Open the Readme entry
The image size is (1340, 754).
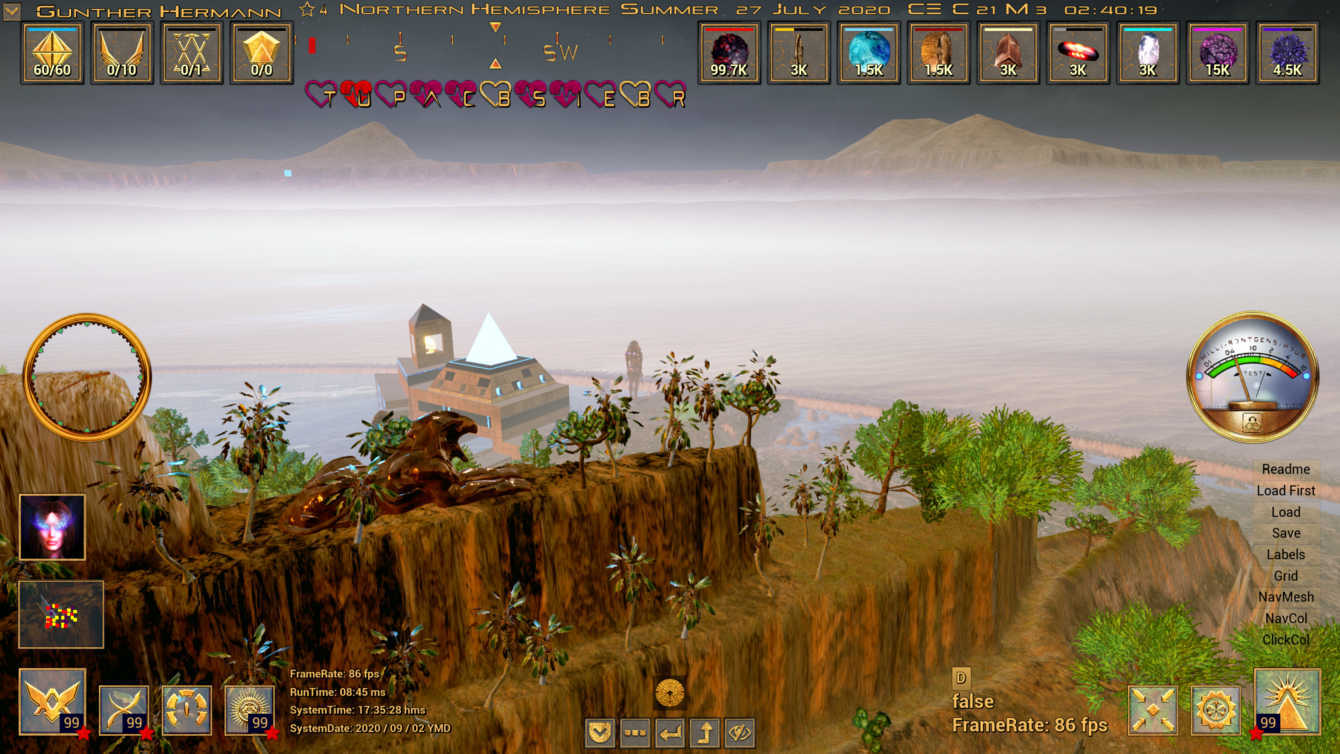pos(1285,469)
